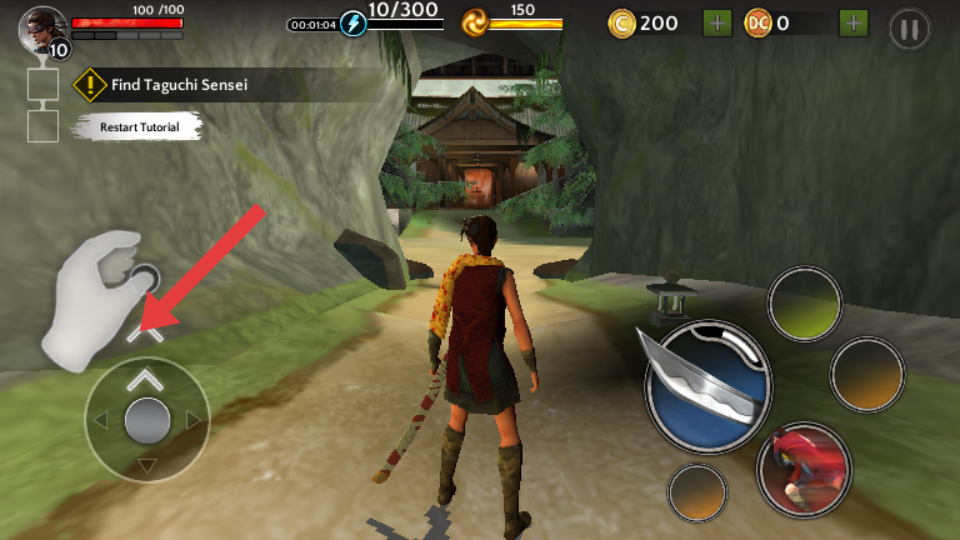This screenshot has height=540, width=960.
Task: Activate the red ninja dash skill
Action: (x=803, y=468)
